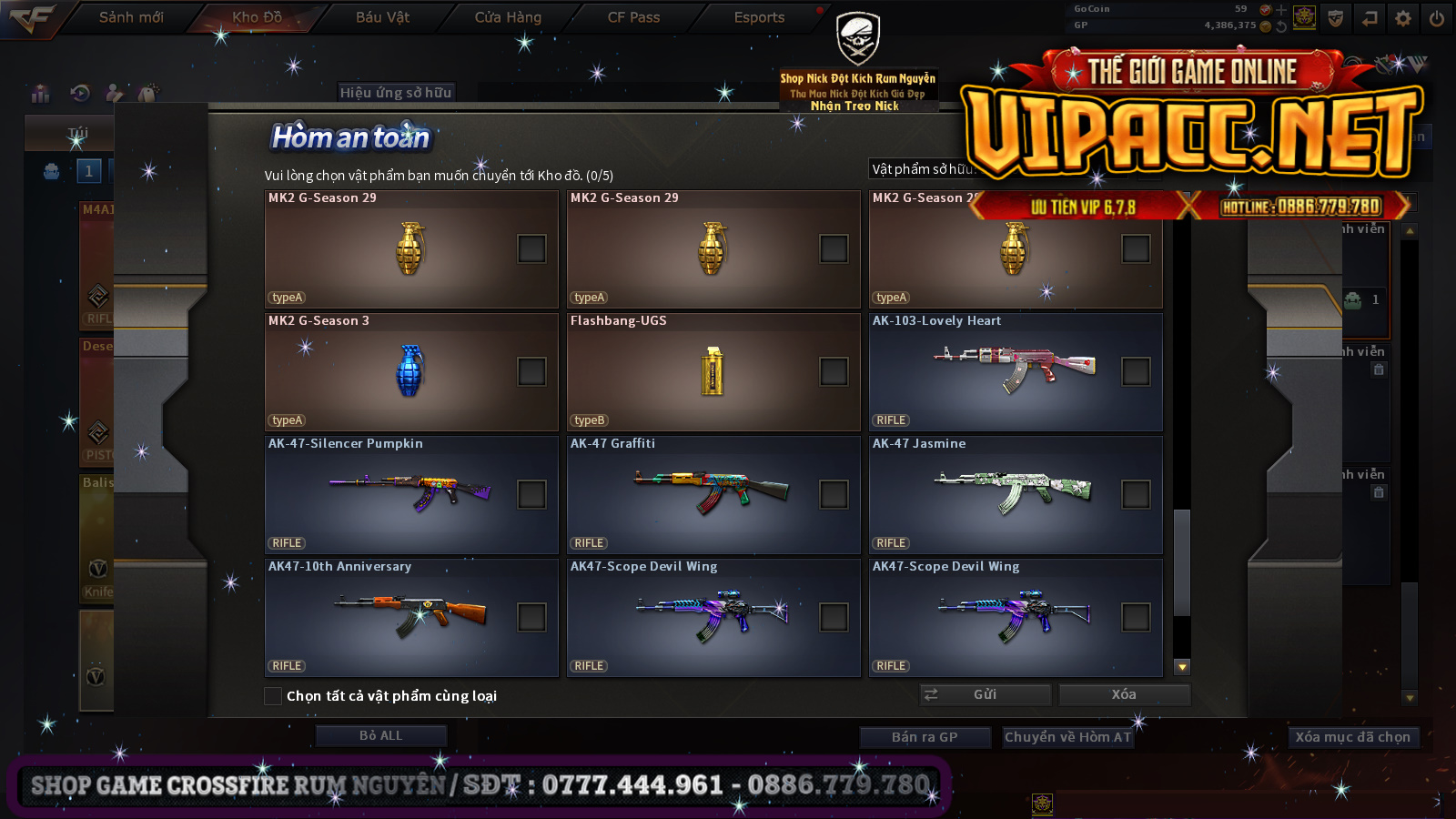The width and height of the screenshot is (1456, 819).
Task: Click the Xóa delete button
Action: (1124, 694)
